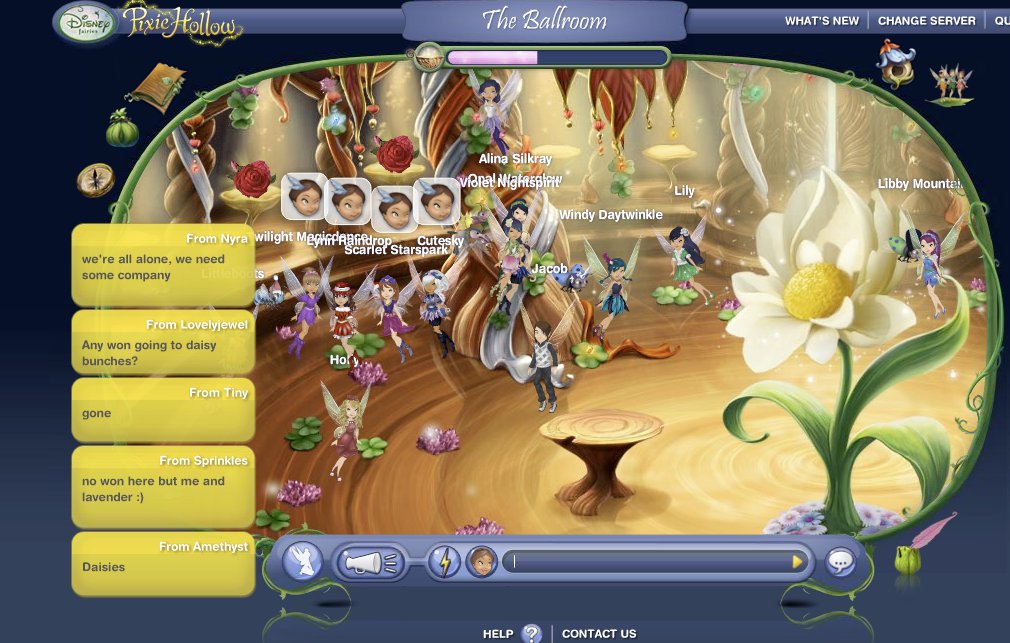Click the Change Server button
The height and width of the screenshot is (643, 1010).
point(924,21)
